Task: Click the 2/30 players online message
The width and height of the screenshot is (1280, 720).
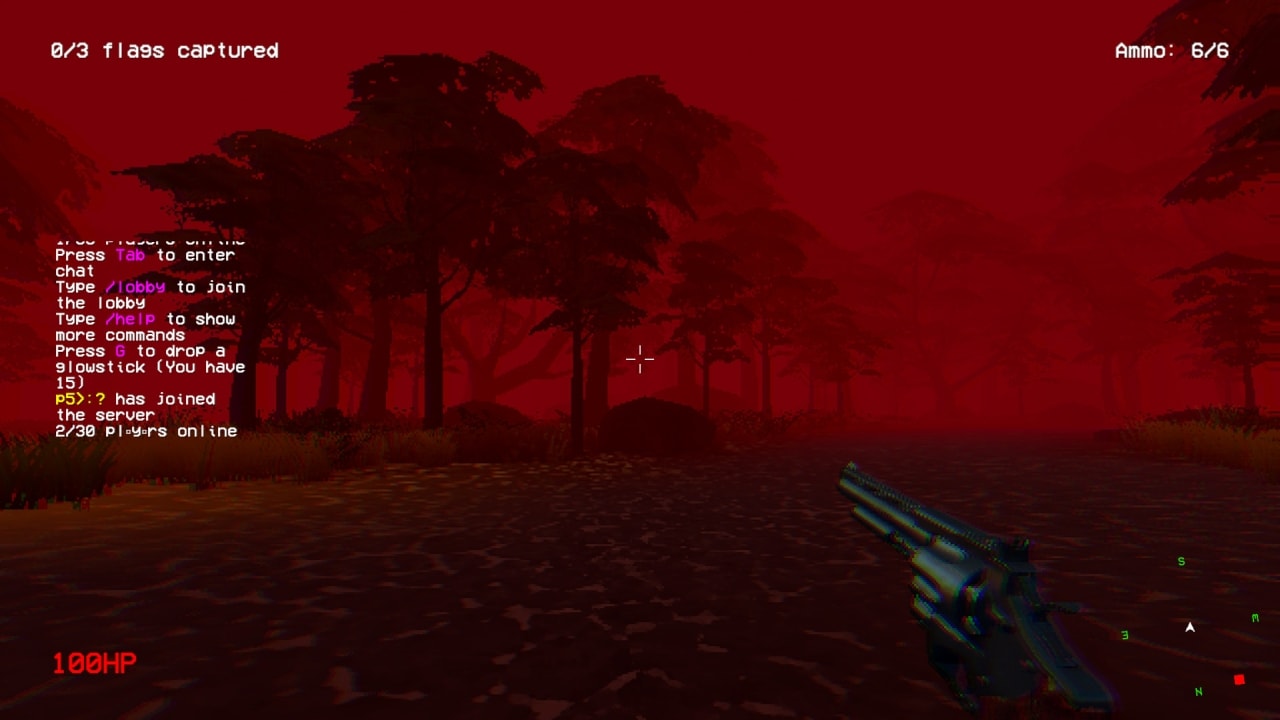Action: (146, 431)
